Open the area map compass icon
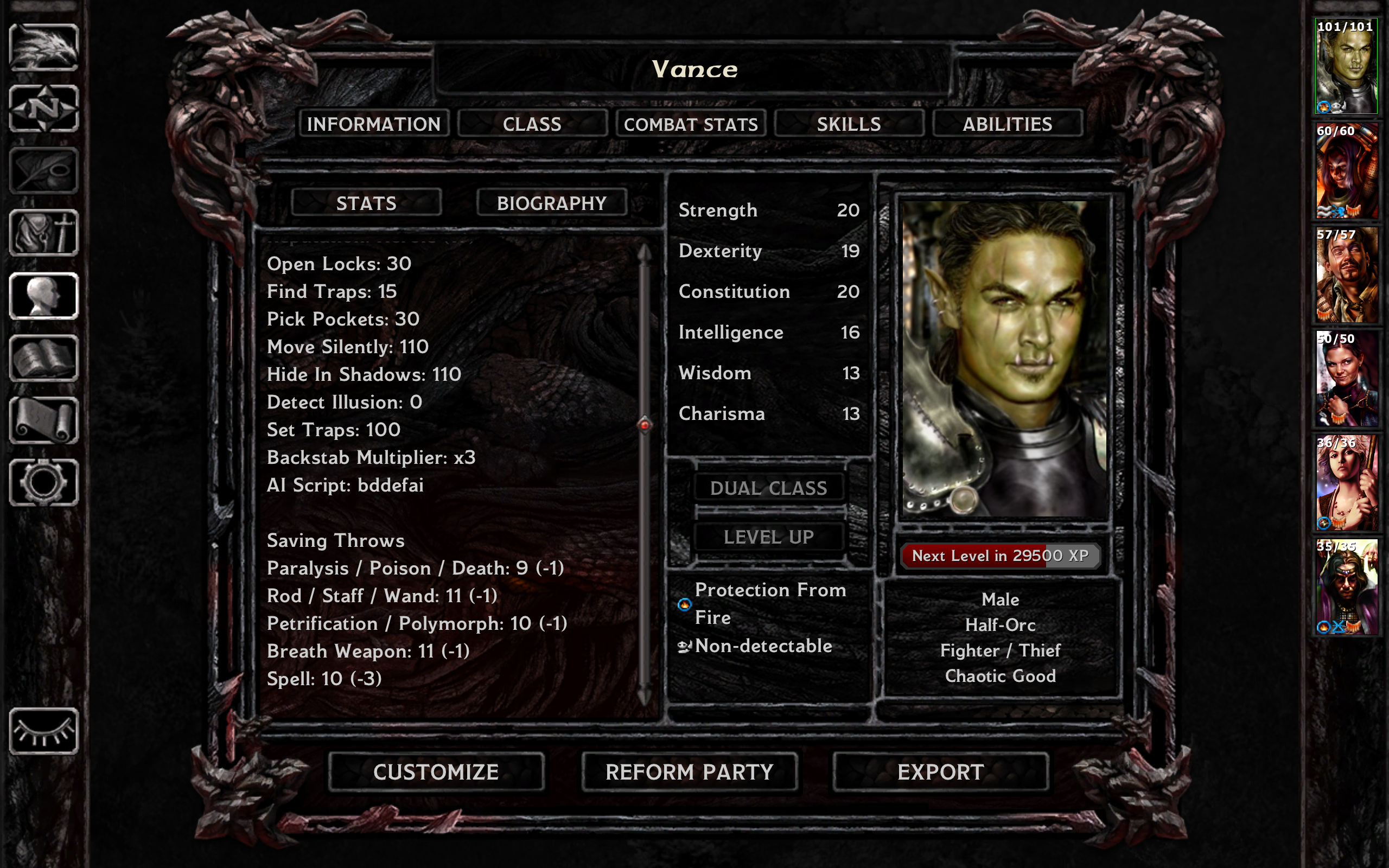 (x=43, y=109)
